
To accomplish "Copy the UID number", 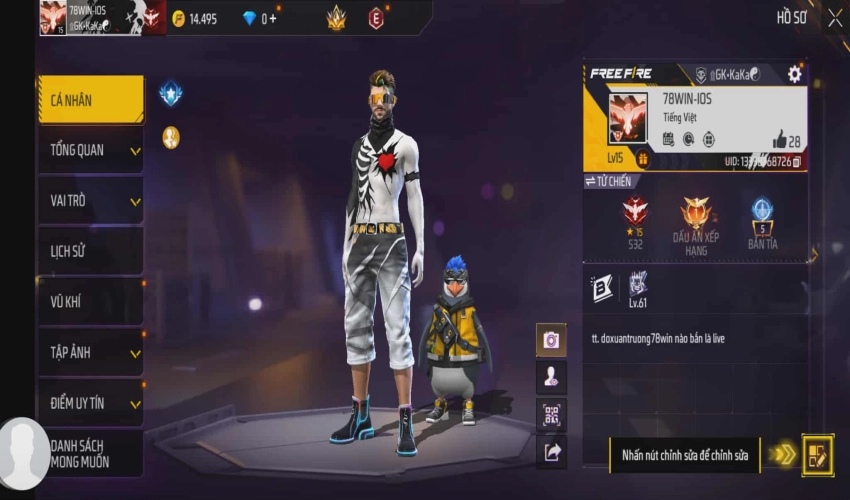I will (x=796, y=161).
